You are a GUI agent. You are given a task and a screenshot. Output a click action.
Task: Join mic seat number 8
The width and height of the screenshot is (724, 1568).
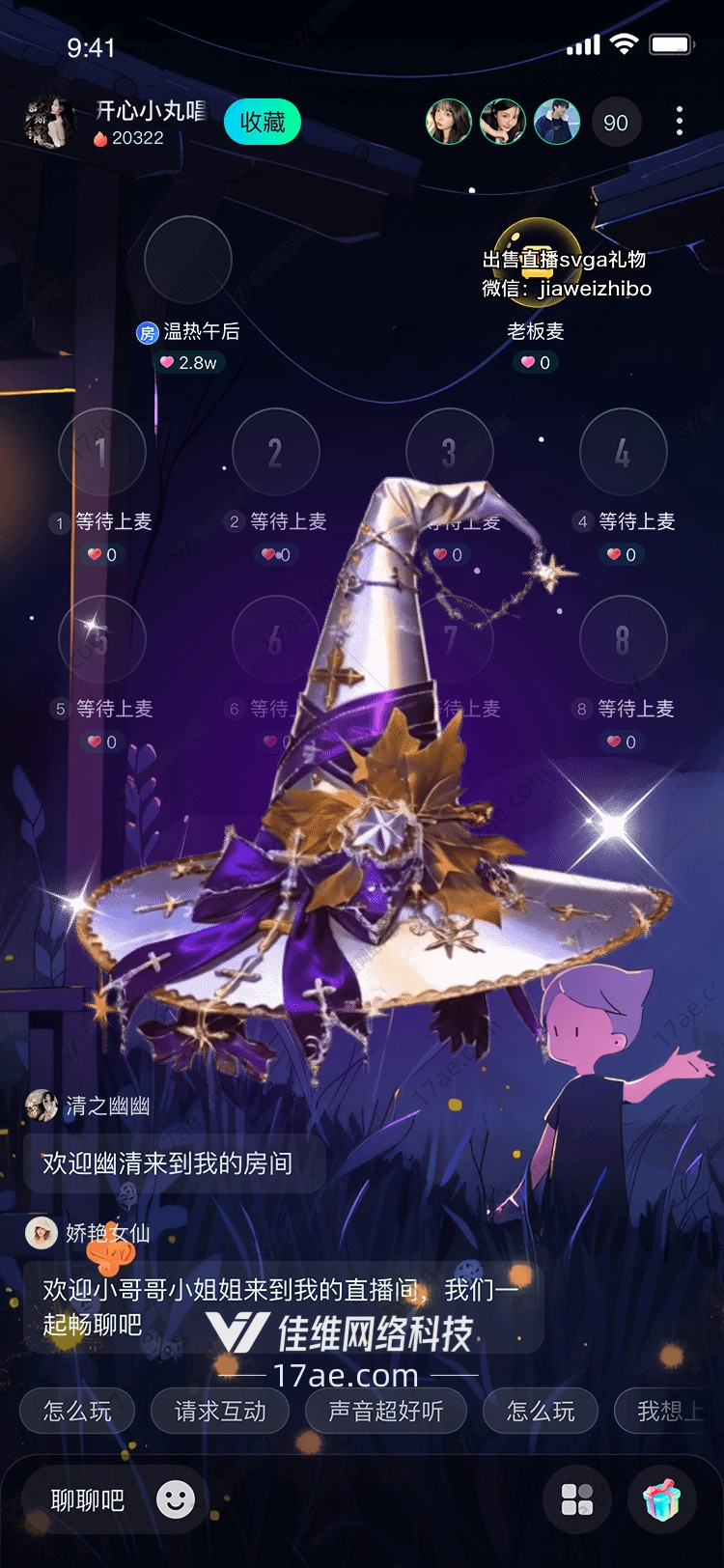coord(623,639)
